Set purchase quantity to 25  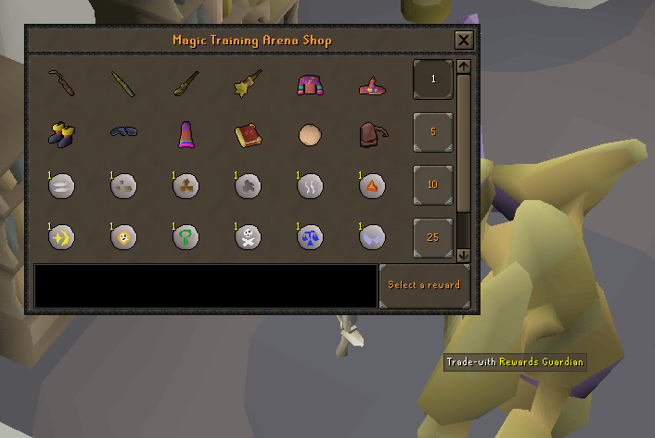(433, 237)
